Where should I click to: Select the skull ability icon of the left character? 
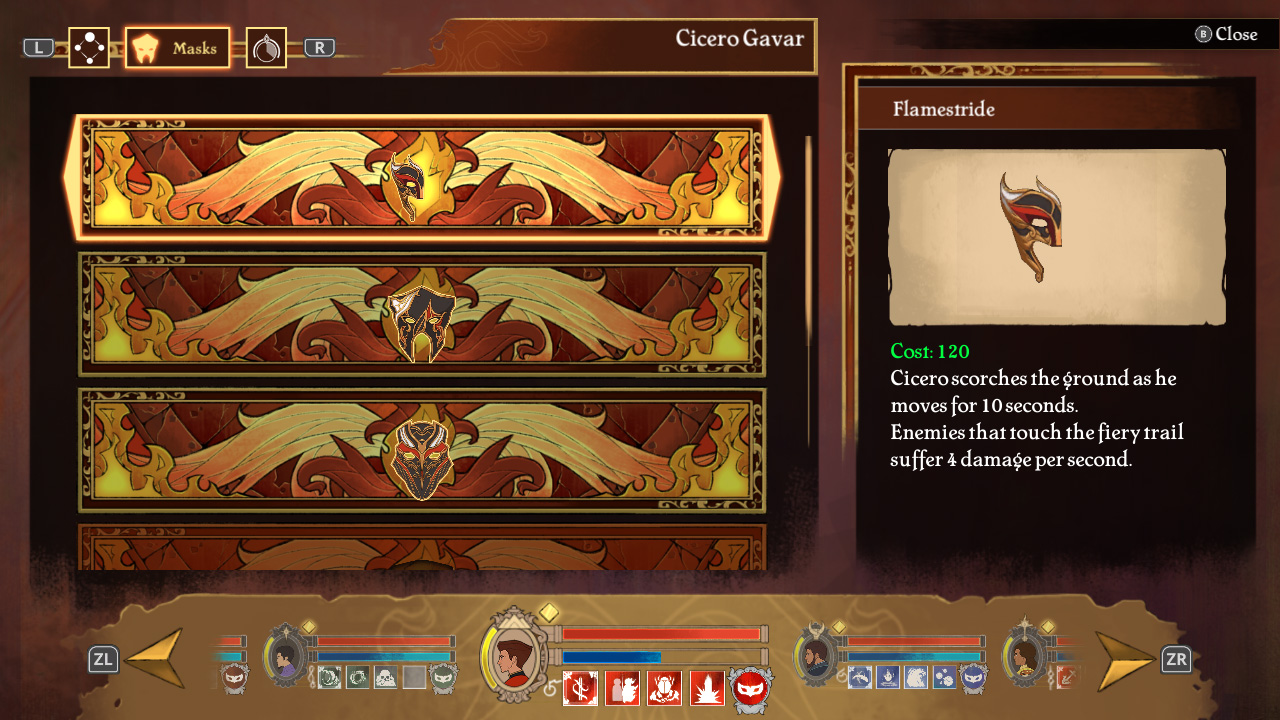(384, 676)
